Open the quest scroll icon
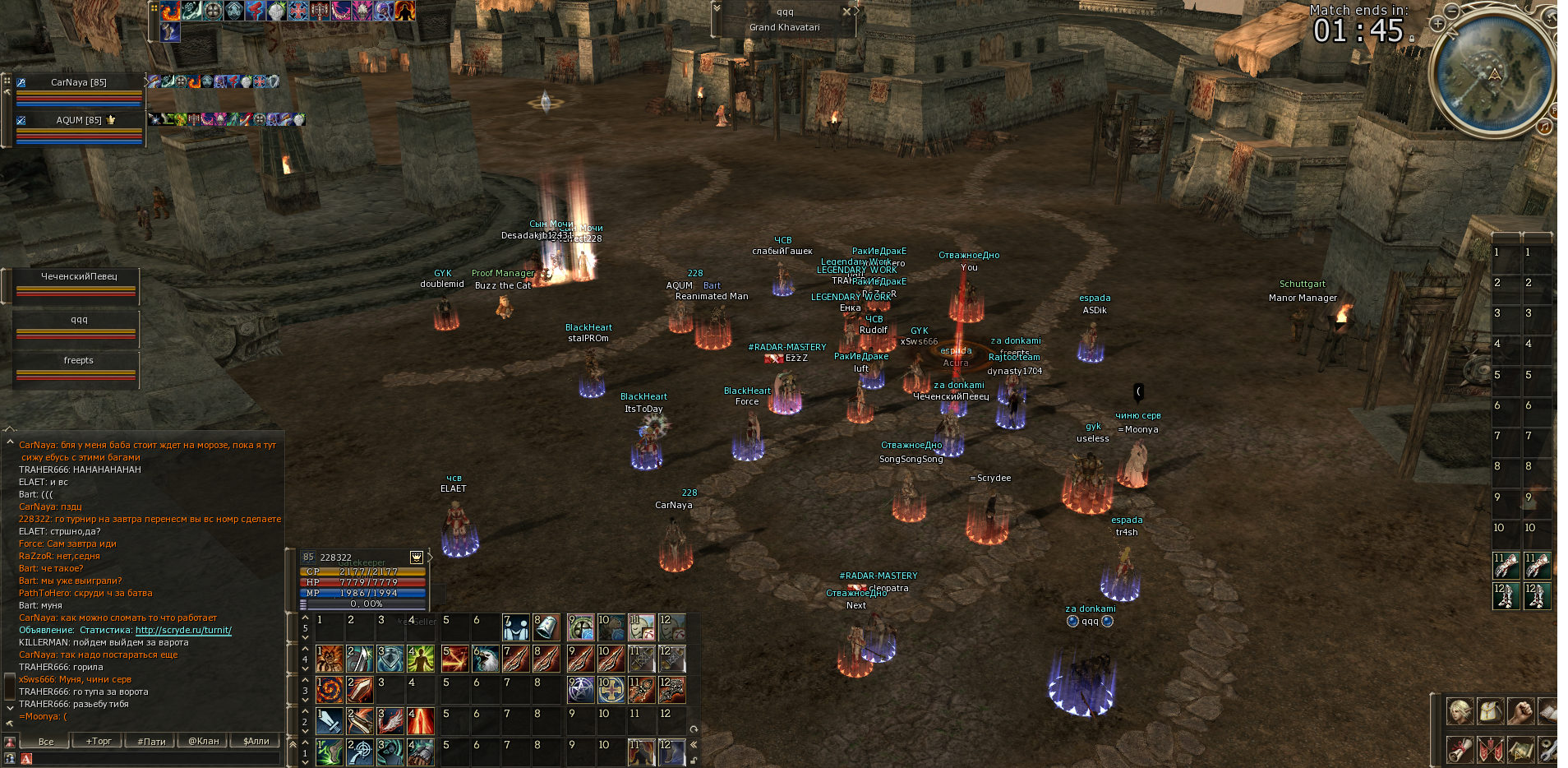This screenshot has height=768, width=1568. pyautogui.click(x=1460, y=749)
